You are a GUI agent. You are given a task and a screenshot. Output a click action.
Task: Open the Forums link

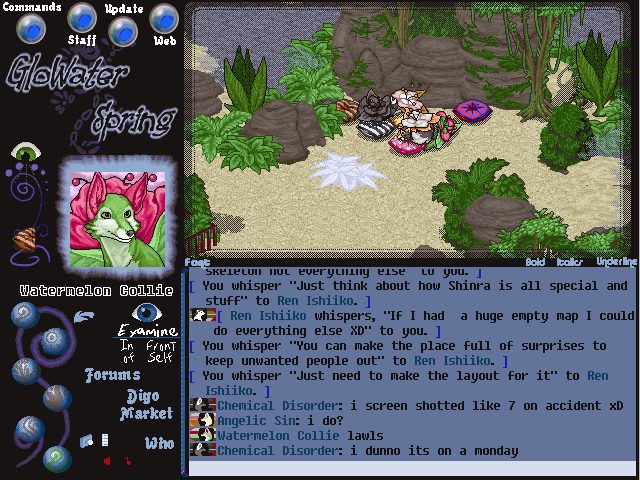click(x=112, y=376)
